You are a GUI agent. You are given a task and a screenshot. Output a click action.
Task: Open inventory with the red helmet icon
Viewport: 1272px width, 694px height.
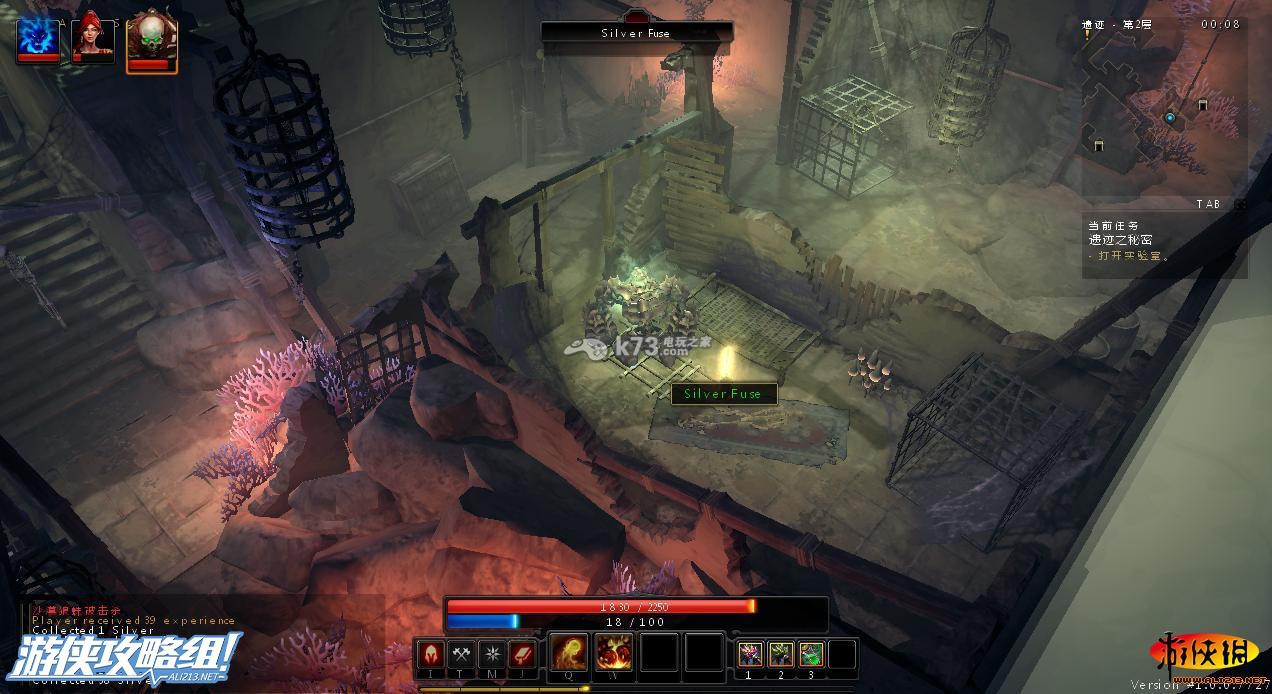pyautogui.click(x=432, y=654)
